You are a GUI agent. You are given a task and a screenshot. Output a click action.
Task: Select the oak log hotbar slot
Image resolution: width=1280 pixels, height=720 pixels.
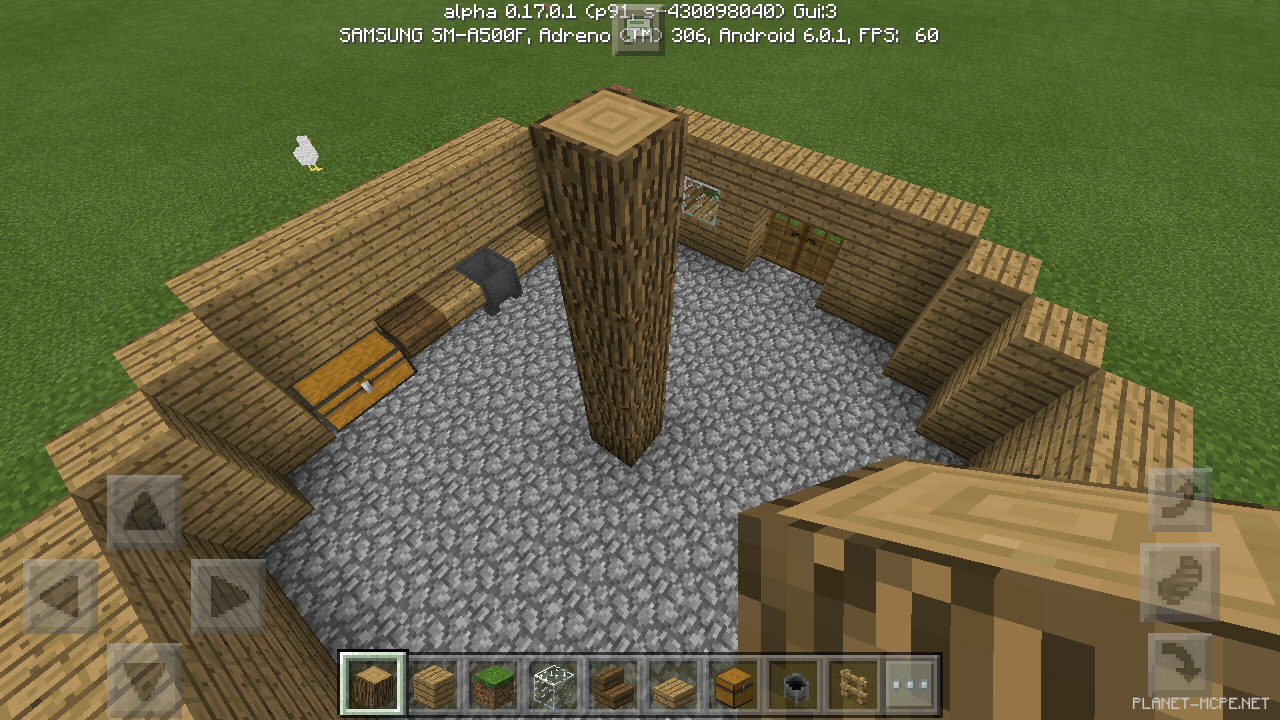(x=371, y=683)
